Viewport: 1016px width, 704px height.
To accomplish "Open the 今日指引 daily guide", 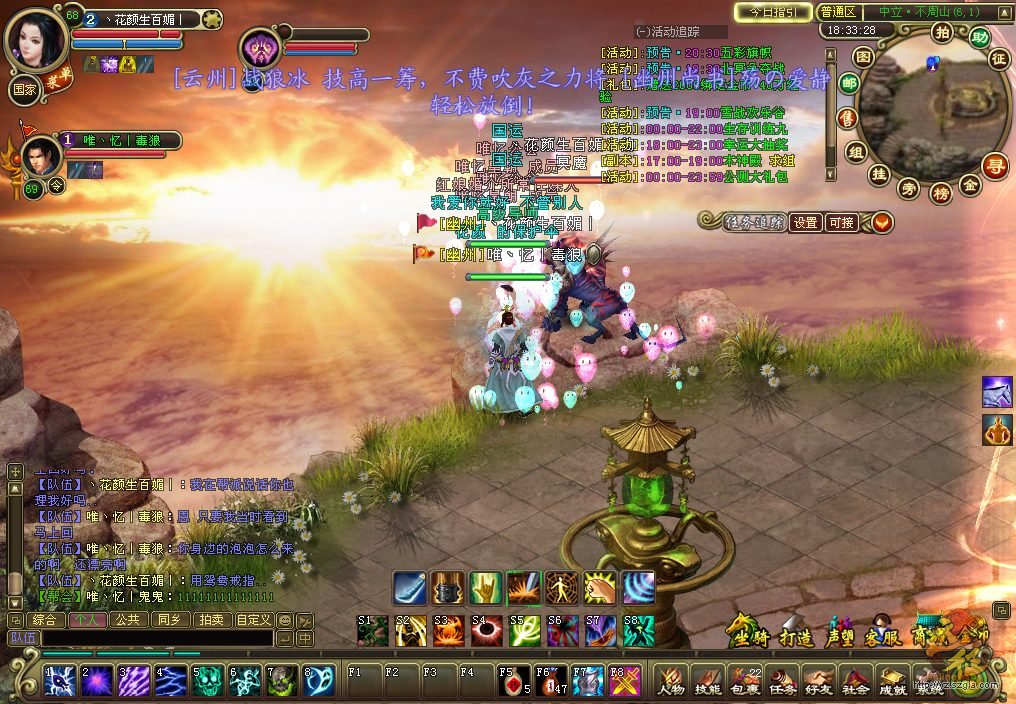I will click(773, 12).
